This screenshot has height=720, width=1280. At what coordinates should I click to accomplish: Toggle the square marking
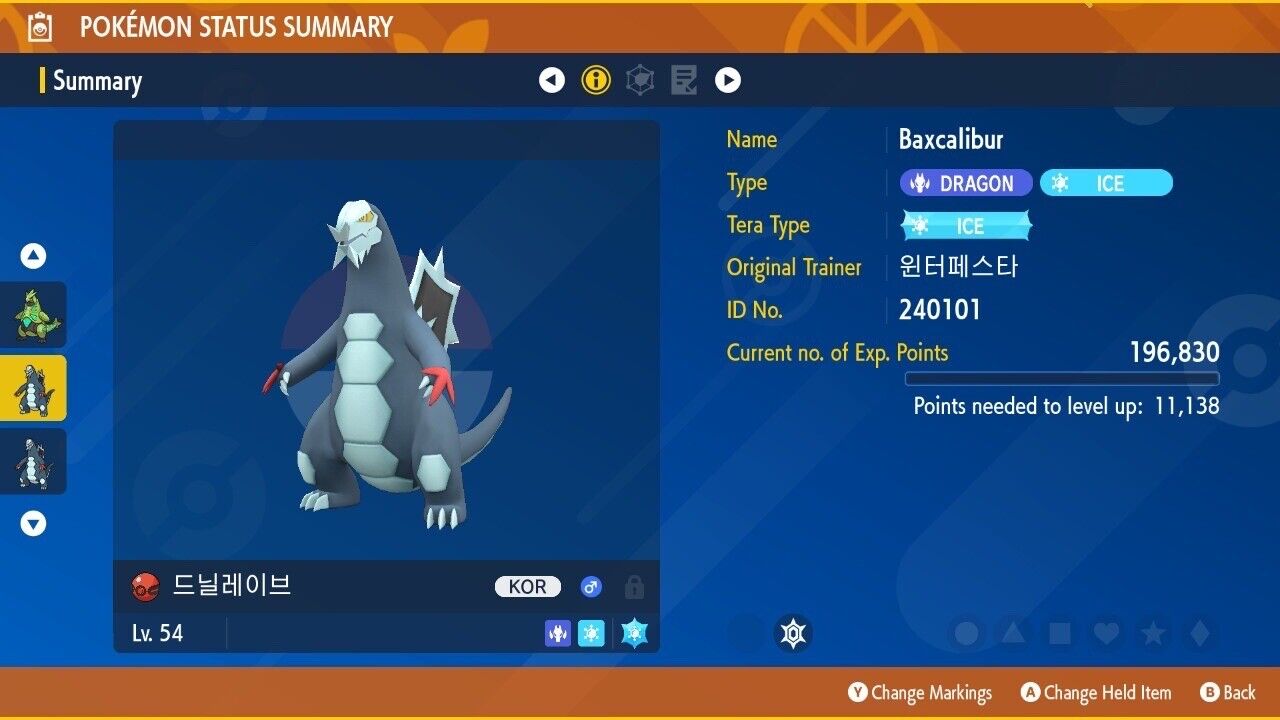(1059, 633)
